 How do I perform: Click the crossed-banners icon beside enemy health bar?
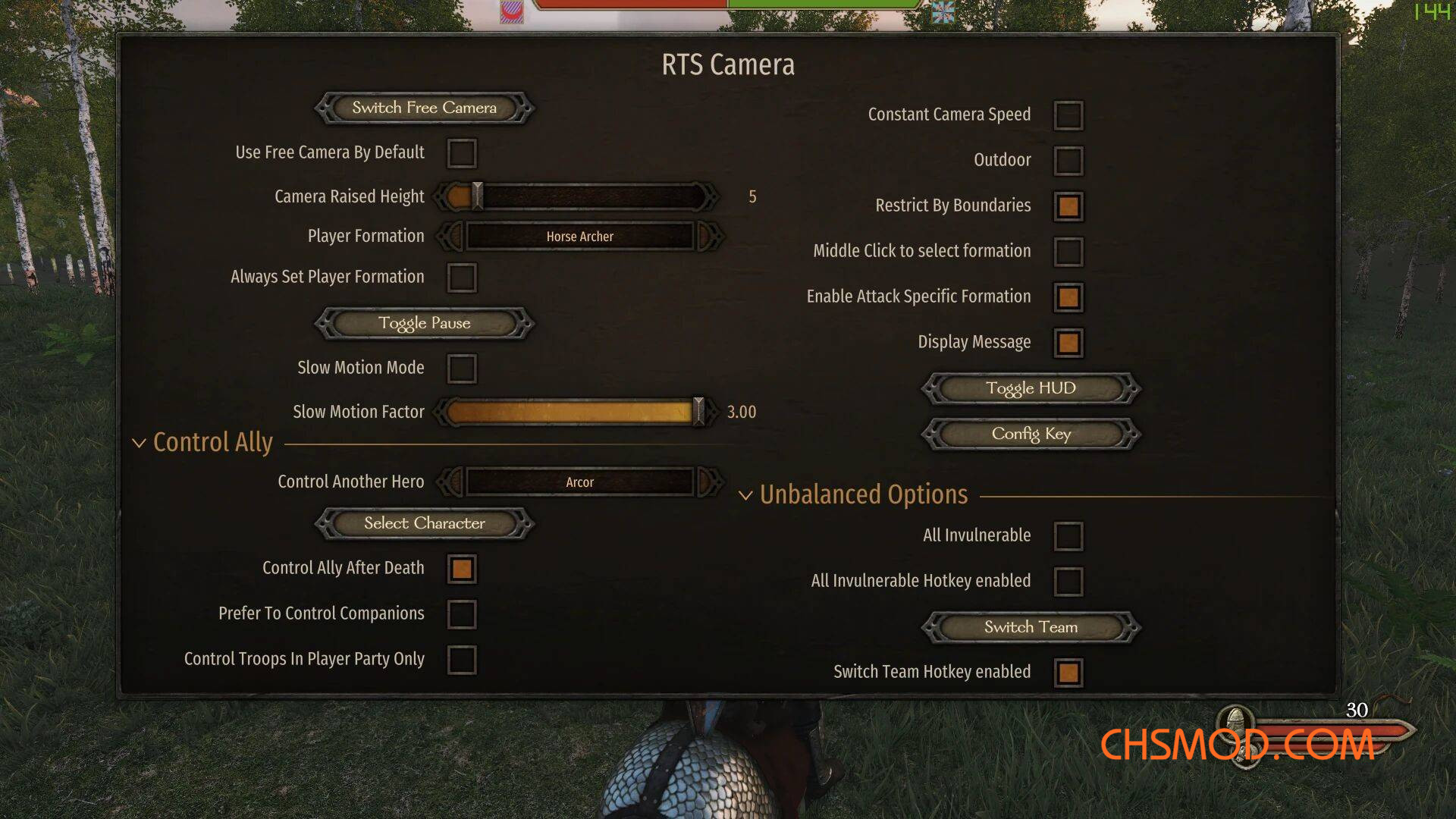click(943, 13)
